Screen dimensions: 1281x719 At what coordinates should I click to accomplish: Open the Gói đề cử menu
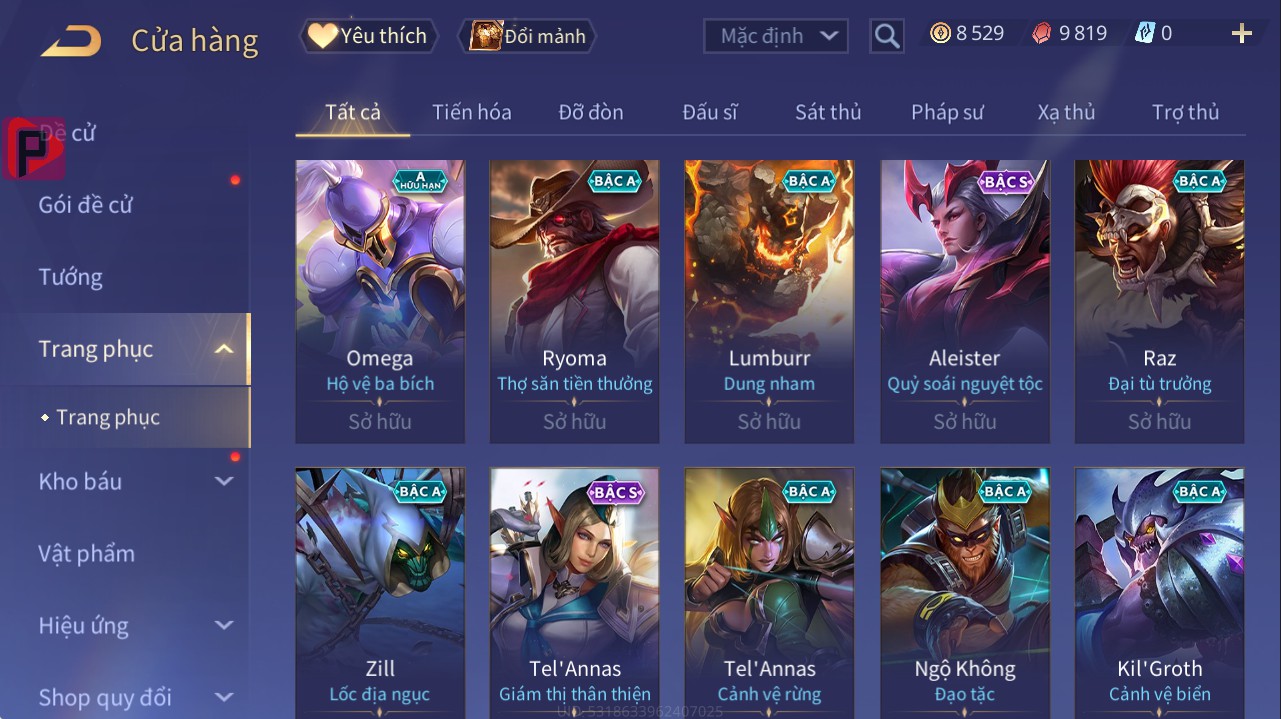(86, 205)
